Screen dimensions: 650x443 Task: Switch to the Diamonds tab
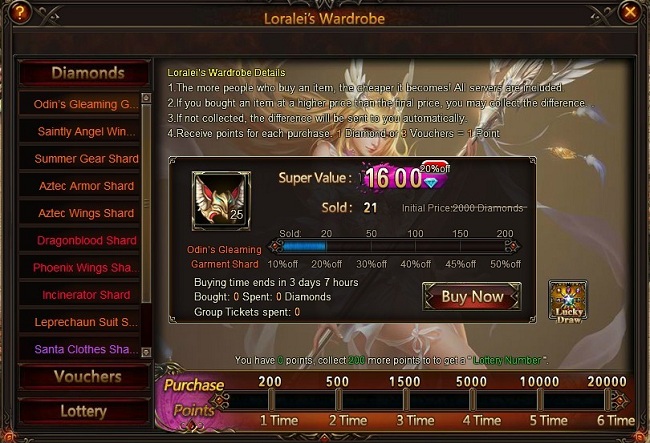tap(87, 73)
